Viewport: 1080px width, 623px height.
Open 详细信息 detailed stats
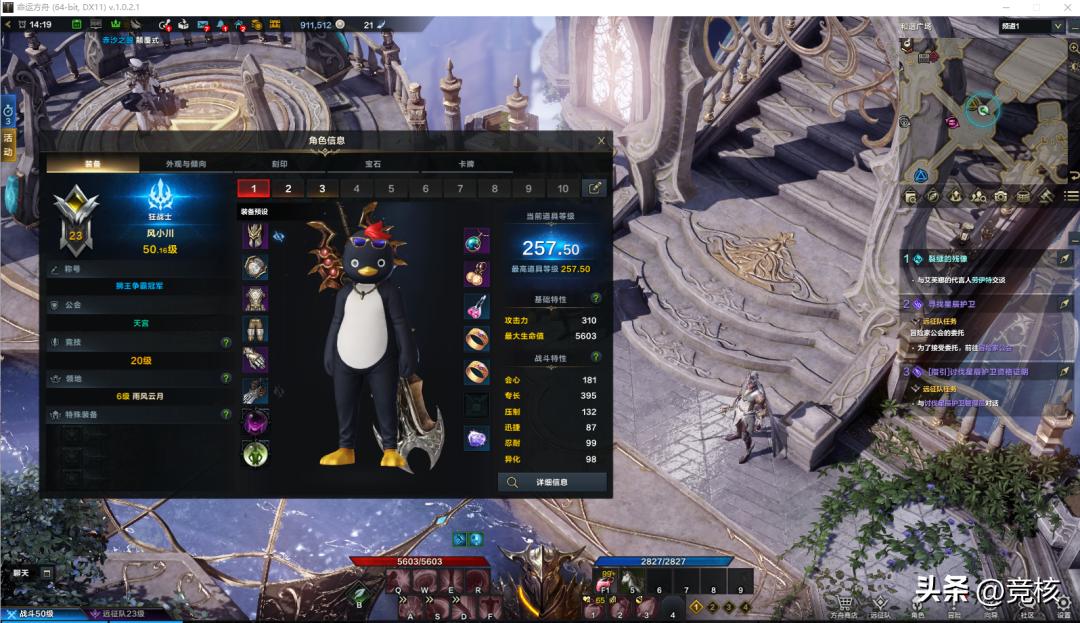pos(552,482)
